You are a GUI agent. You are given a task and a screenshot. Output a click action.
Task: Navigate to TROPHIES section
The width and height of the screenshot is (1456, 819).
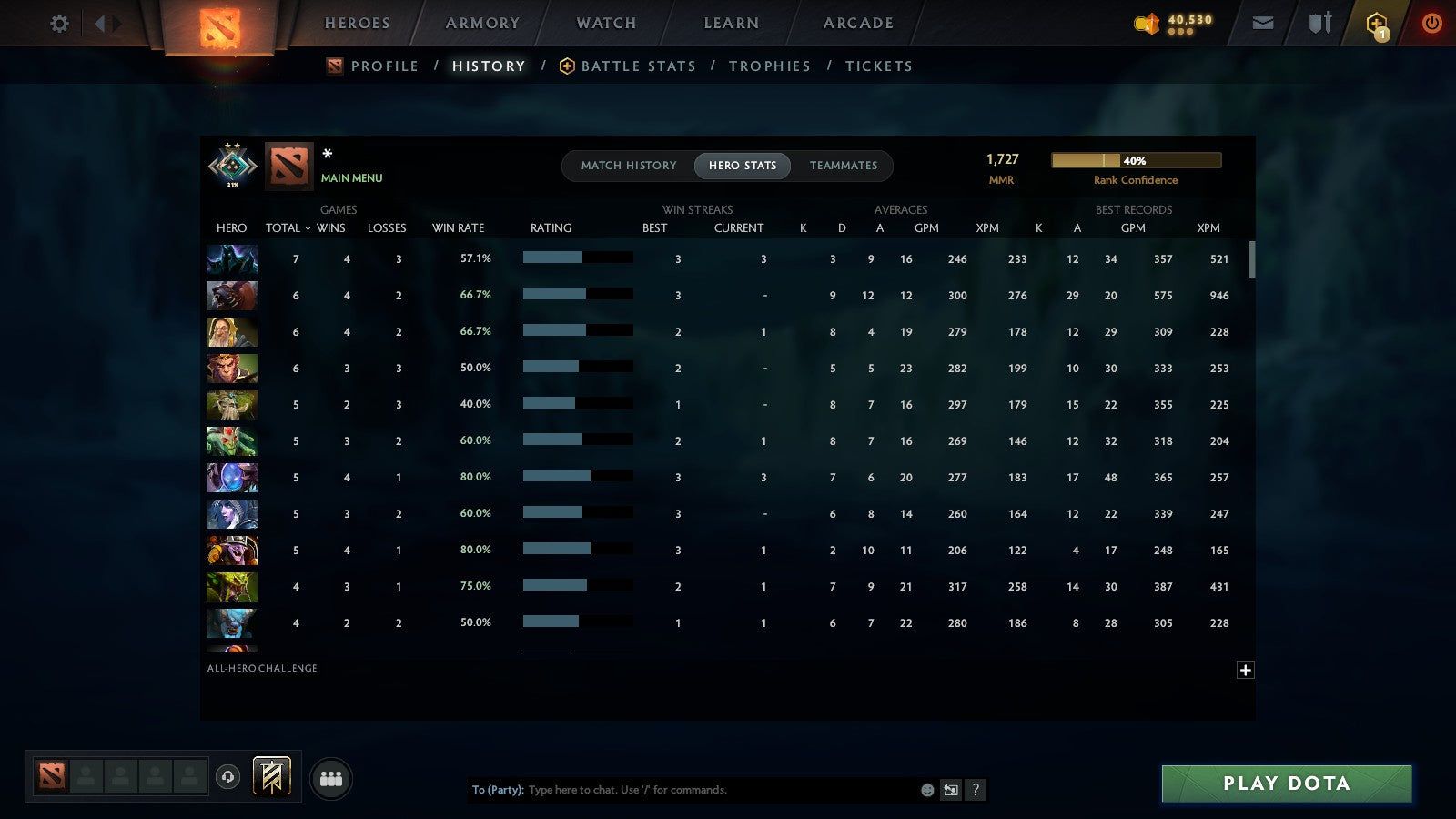coord(770,66)
